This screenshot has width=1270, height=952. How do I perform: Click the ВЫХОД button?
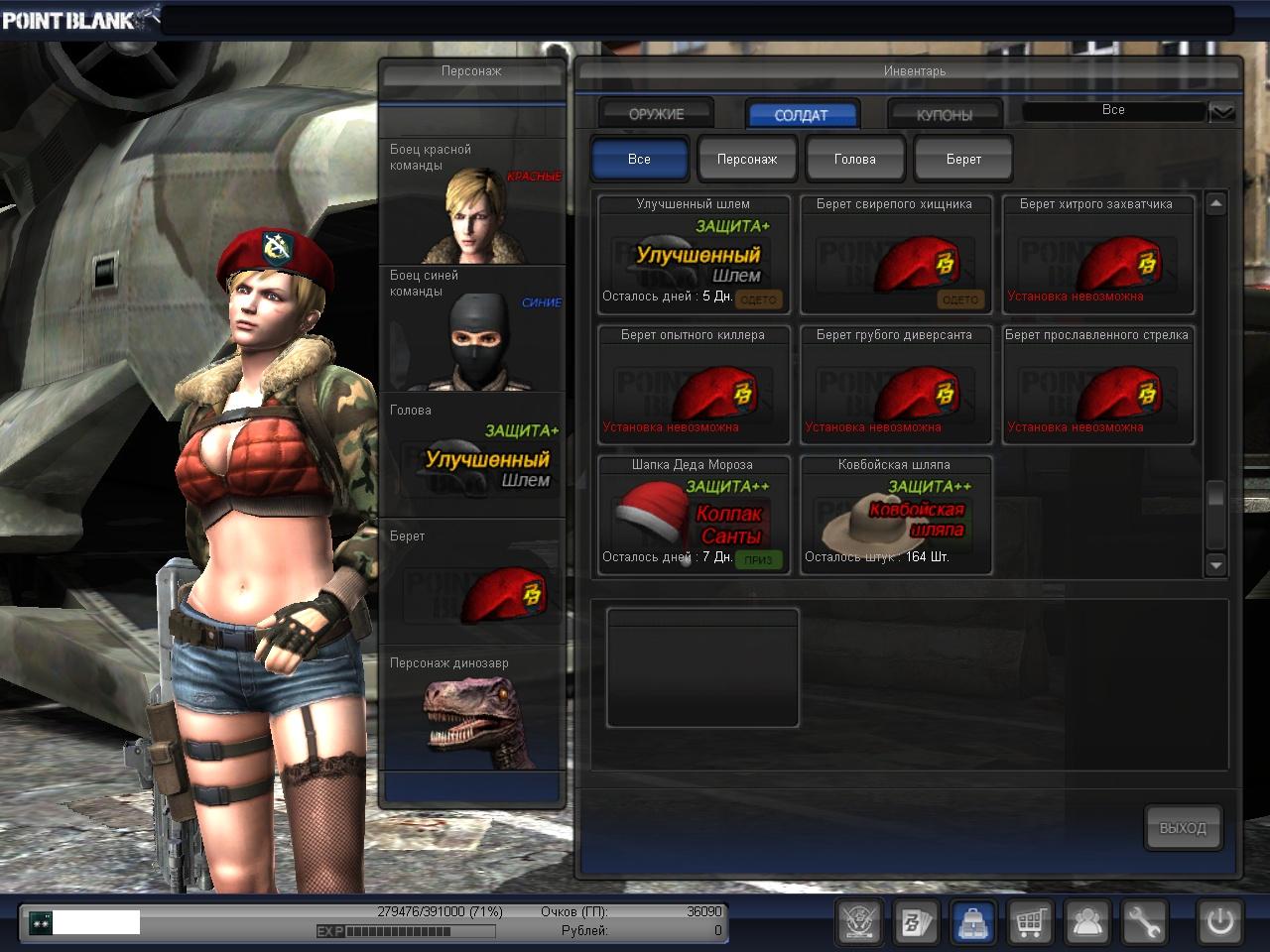click(x=1182, y=827)
